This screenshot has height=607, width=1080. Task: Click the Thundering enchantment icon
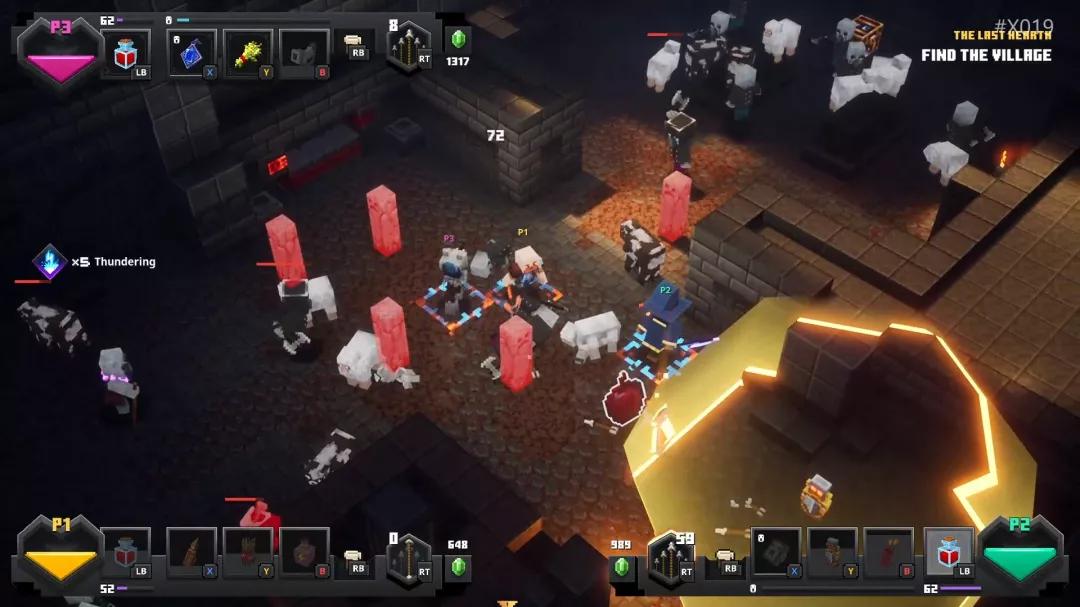[x=49, y=262]
